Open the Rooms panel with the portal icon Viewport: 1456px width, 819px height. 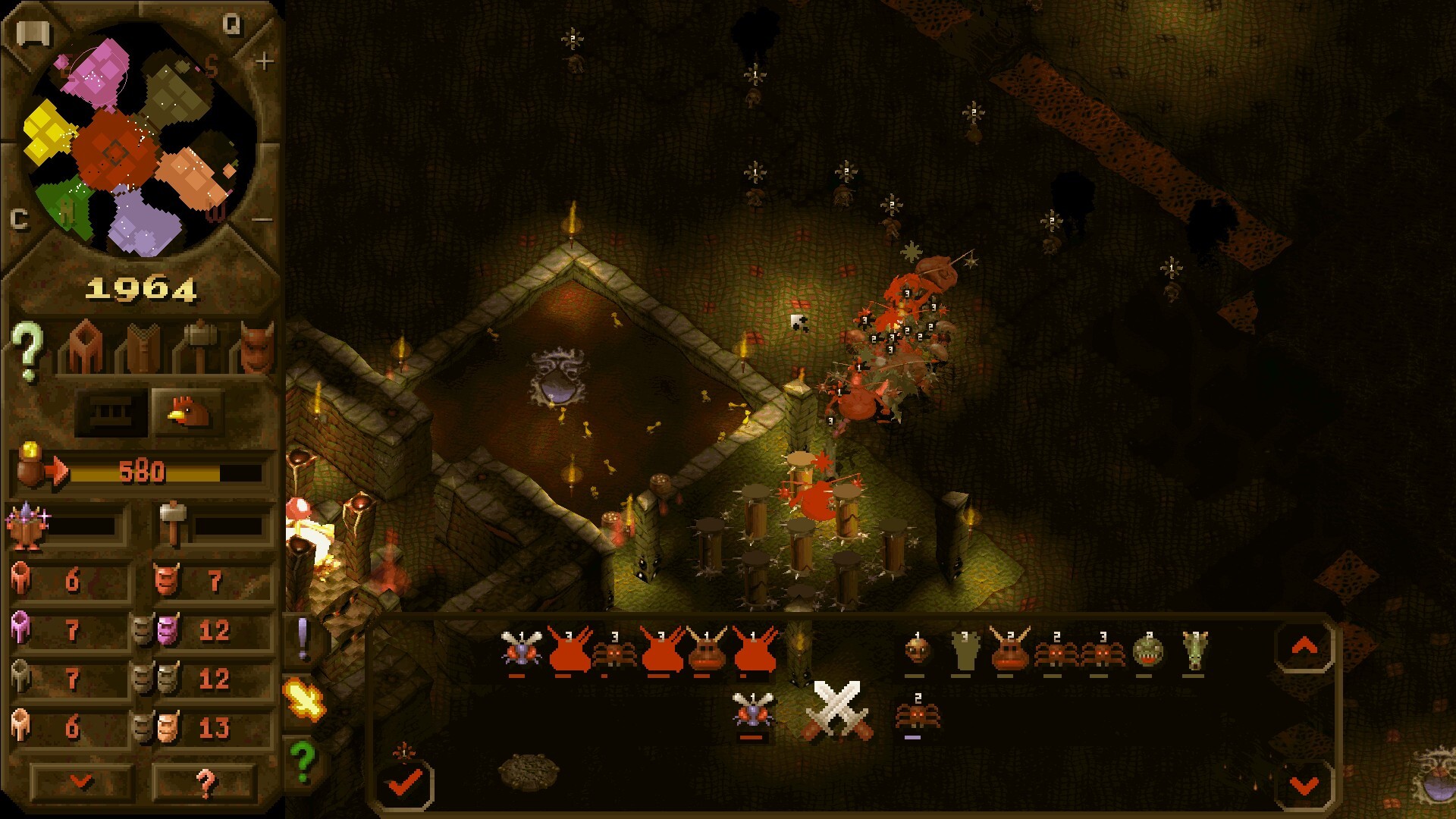(x=83, y=349)
